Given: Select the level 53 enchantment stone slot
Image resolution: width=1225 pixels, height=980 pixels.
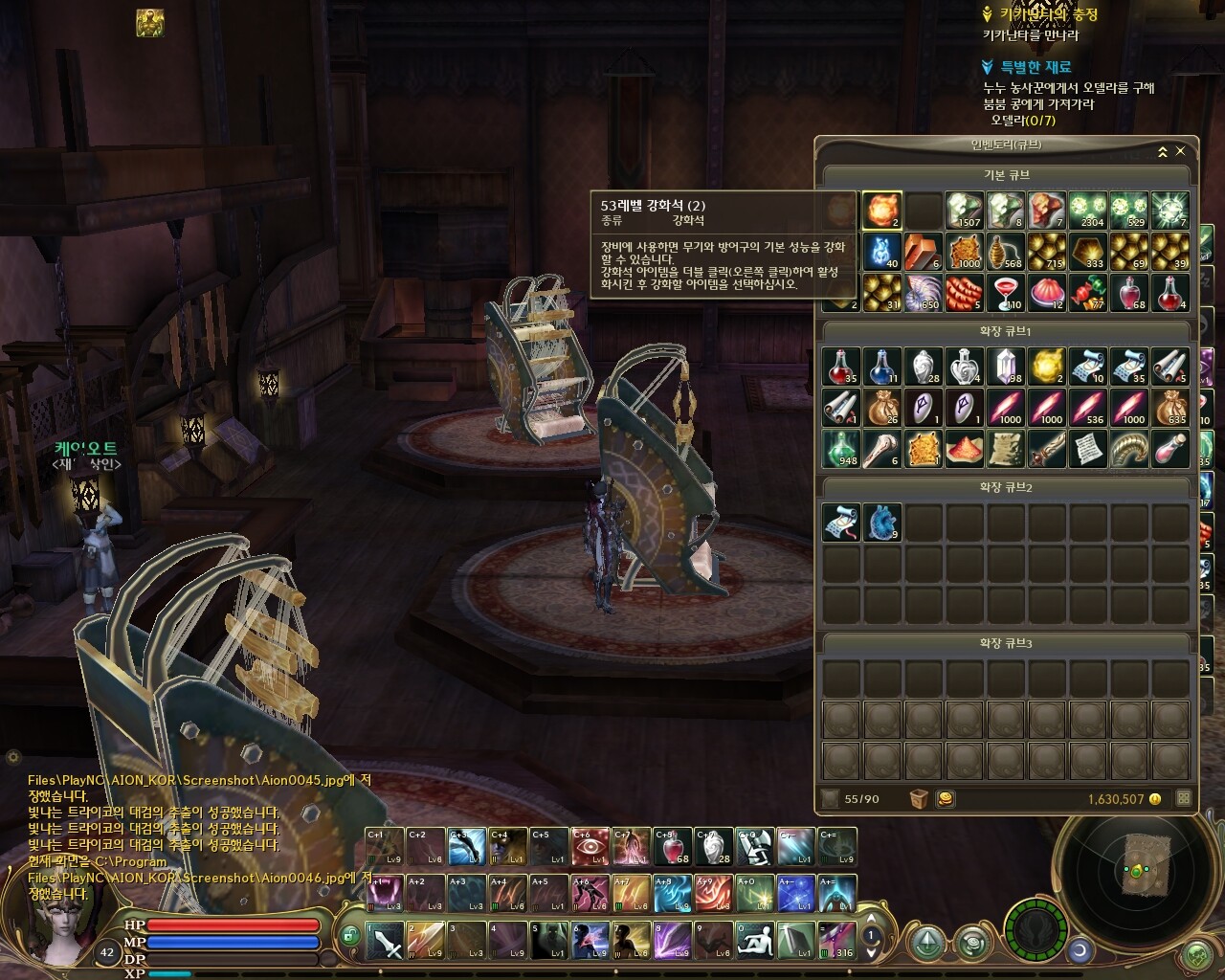Looking at the screenshot, I should pos(882,211).
